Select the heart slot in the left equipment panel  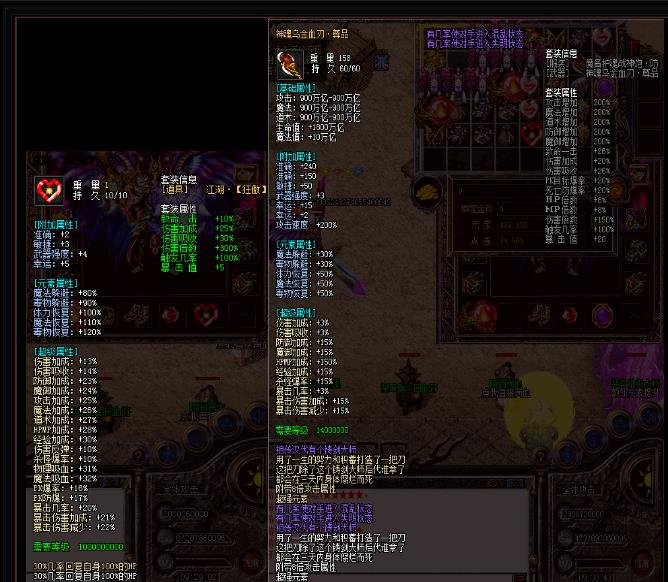206,316
